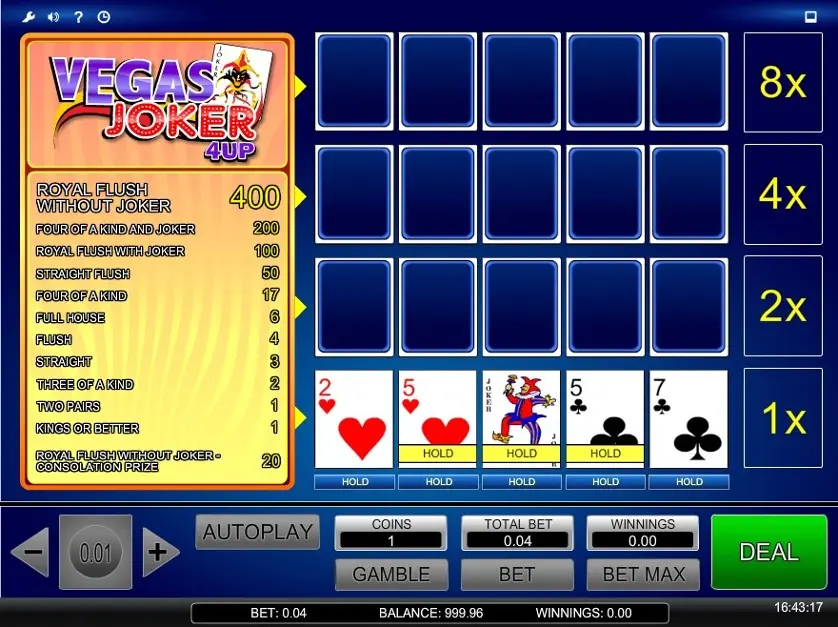Select the 2 of hearts card

tap(354, 419)
